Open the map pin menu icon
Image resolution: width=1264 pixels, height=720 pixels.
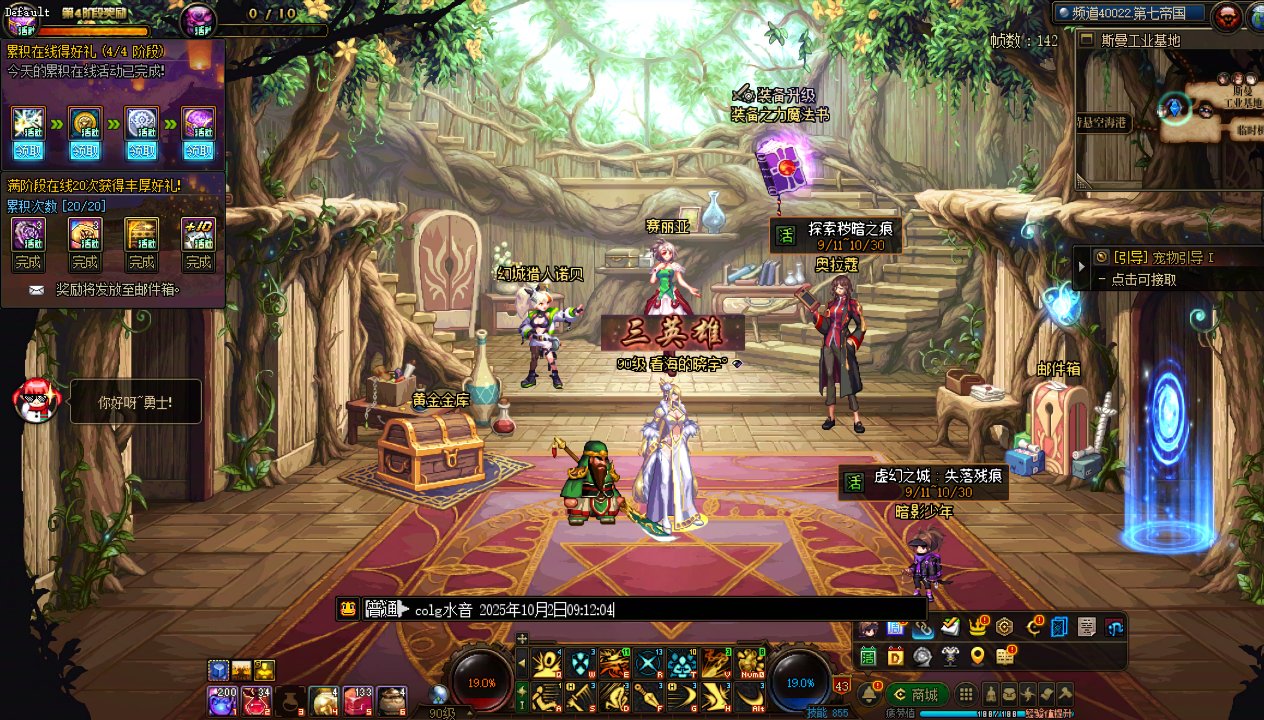click(977, 656)
